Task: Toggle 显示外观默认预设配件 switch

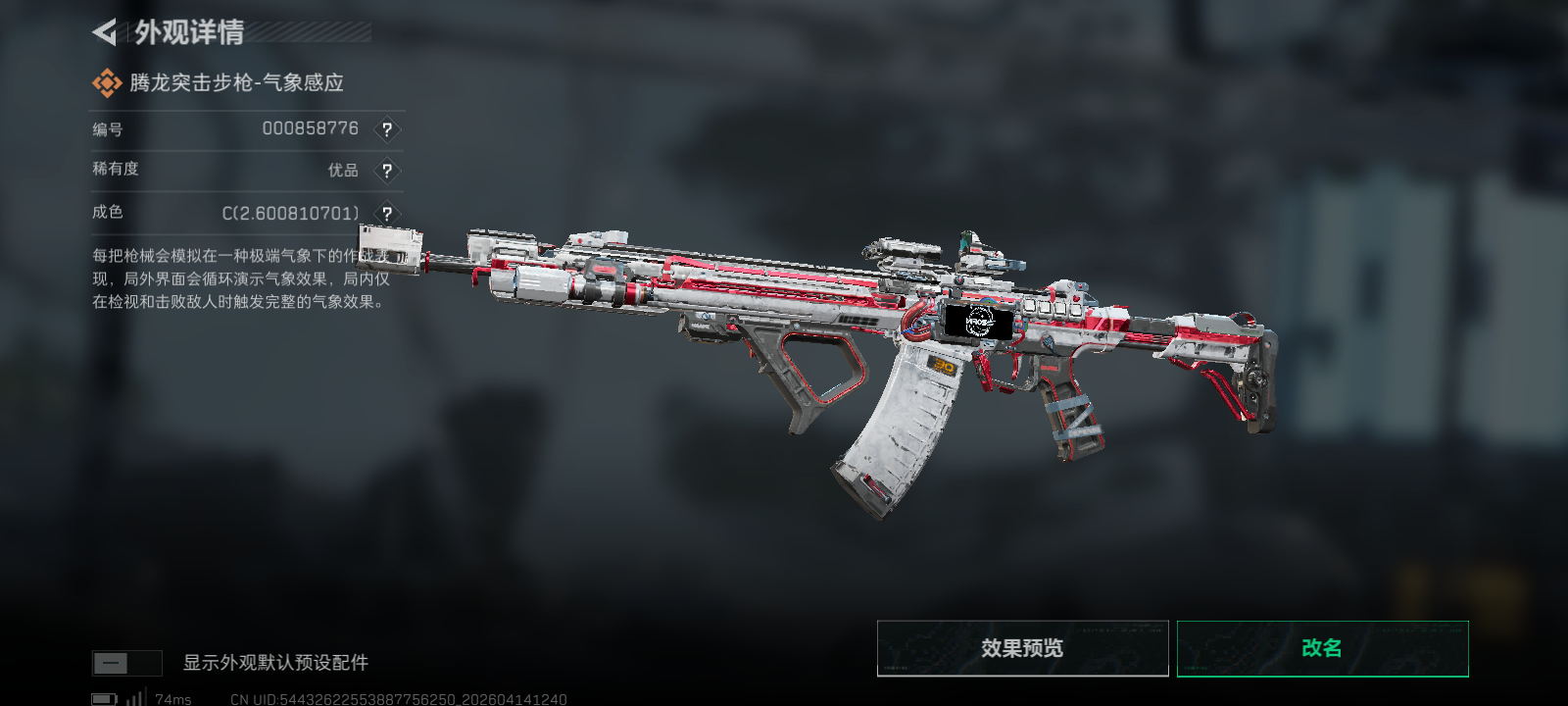Action: (x=126, y=663)
